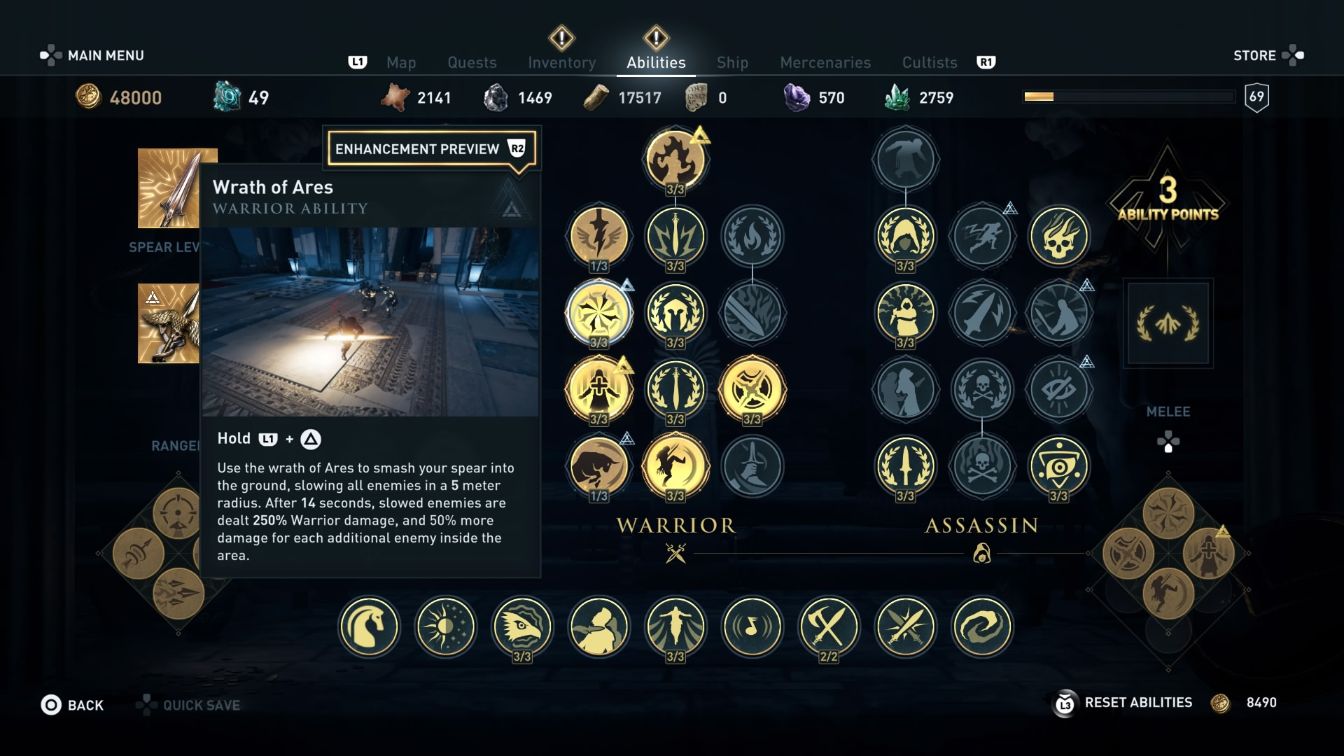Click Reset Abilities
1344x756 pixels.
pyautogui.click(x=1138, y=703)
